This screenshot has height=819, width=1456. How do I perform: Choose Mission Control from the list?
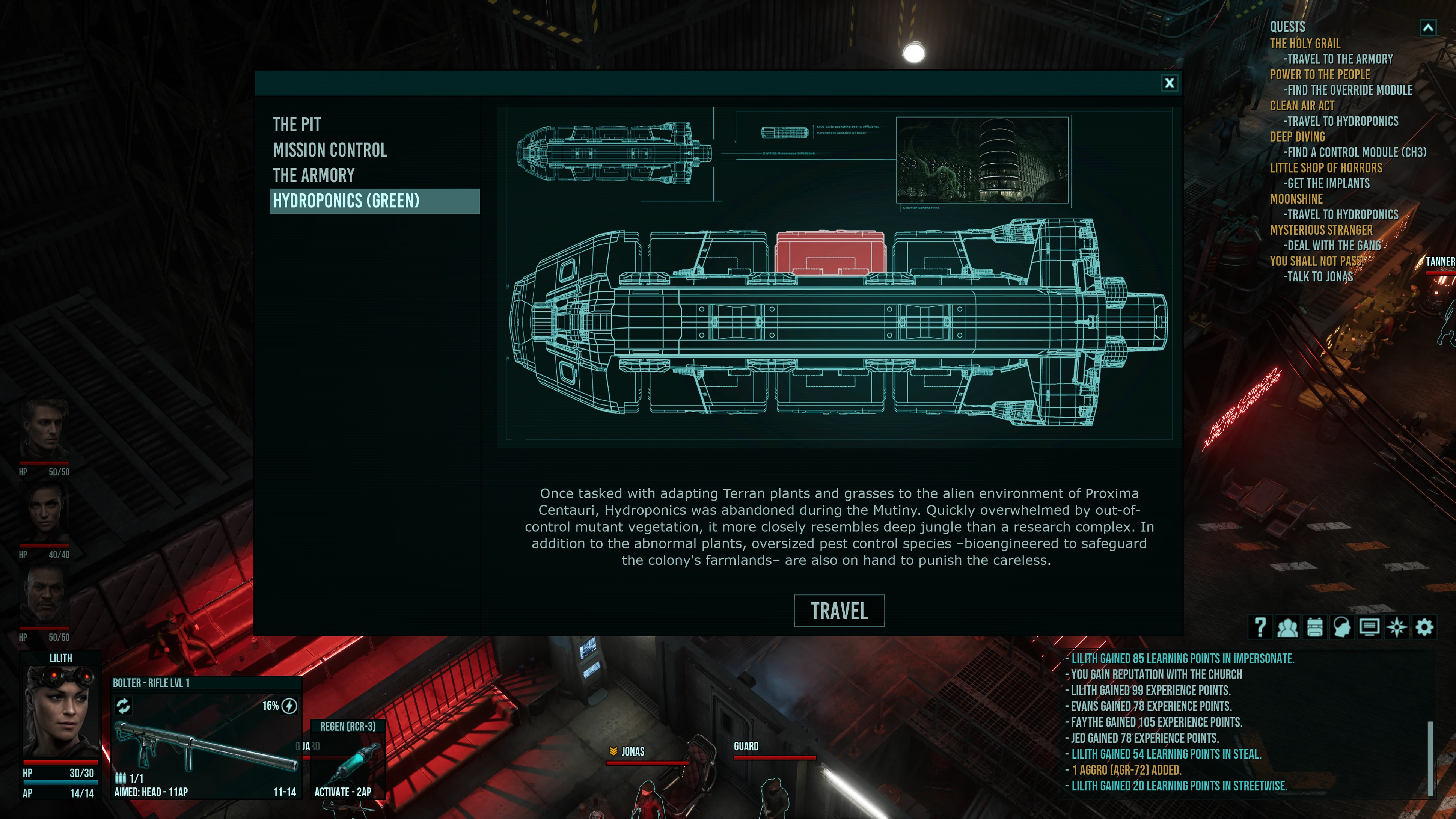pos(330,150)
